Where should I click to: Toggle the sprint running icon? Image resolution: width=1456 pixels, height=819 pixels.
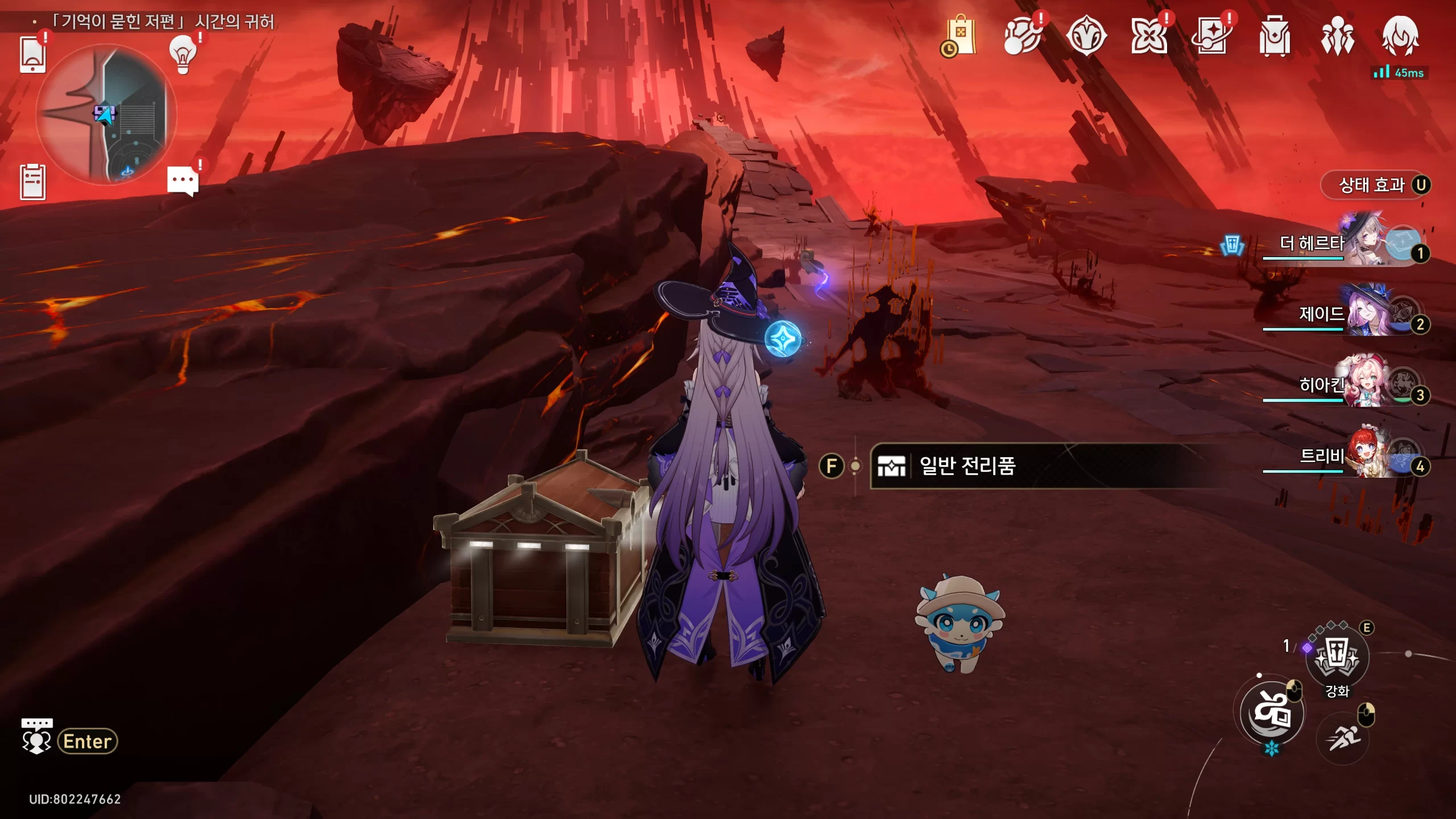click(1342, 738)
